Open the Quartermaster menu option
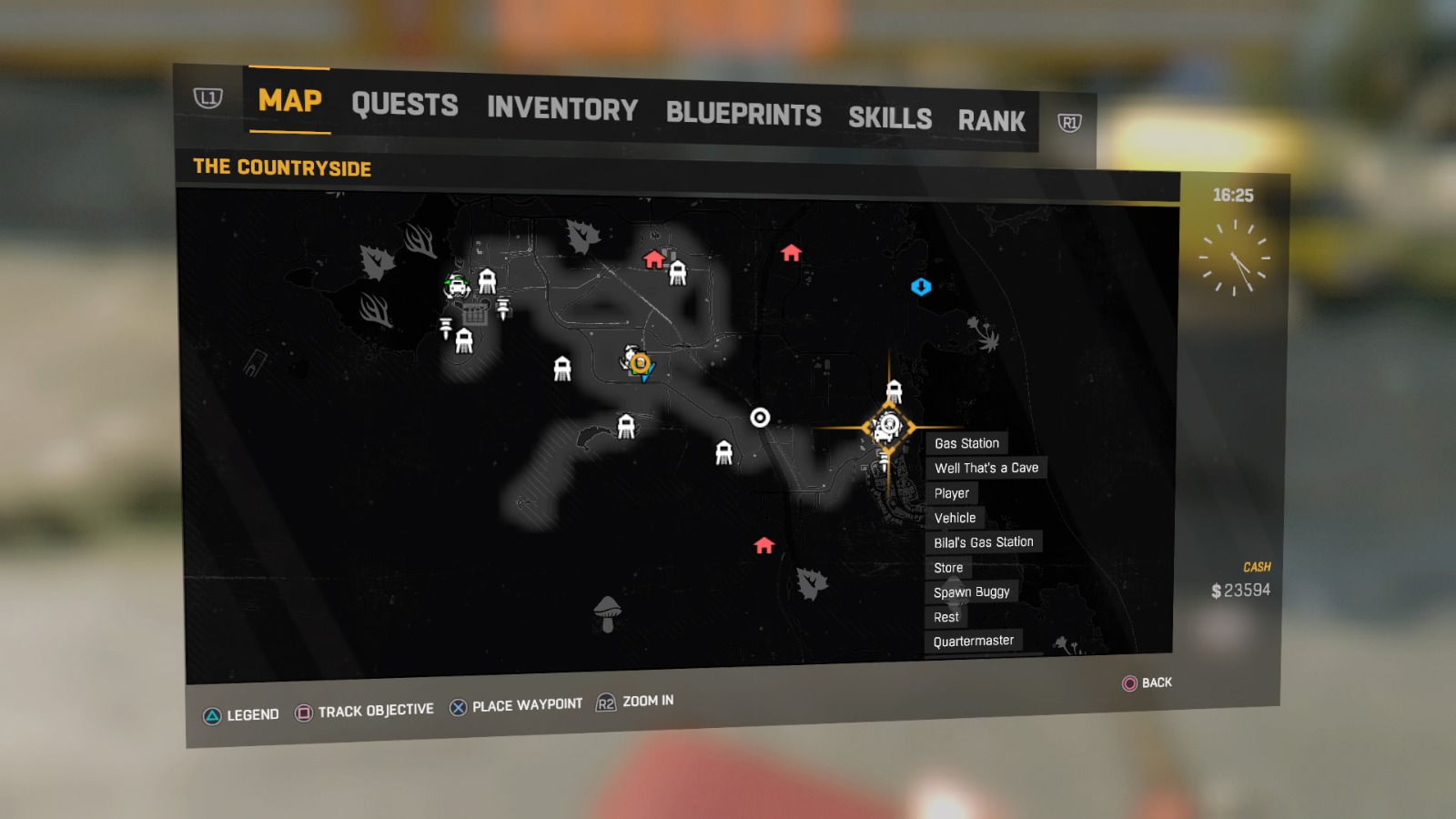1456x819 pixels. point(972,641)
